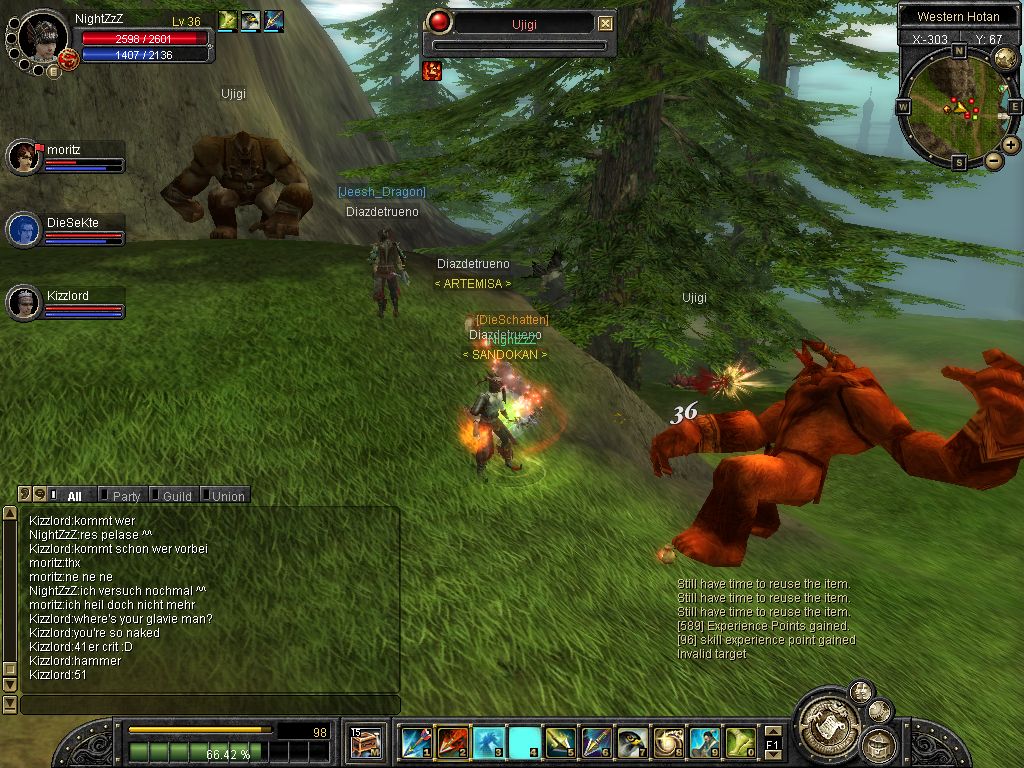
Task: Click the chat text input box
Action: [x=210, y=705]
